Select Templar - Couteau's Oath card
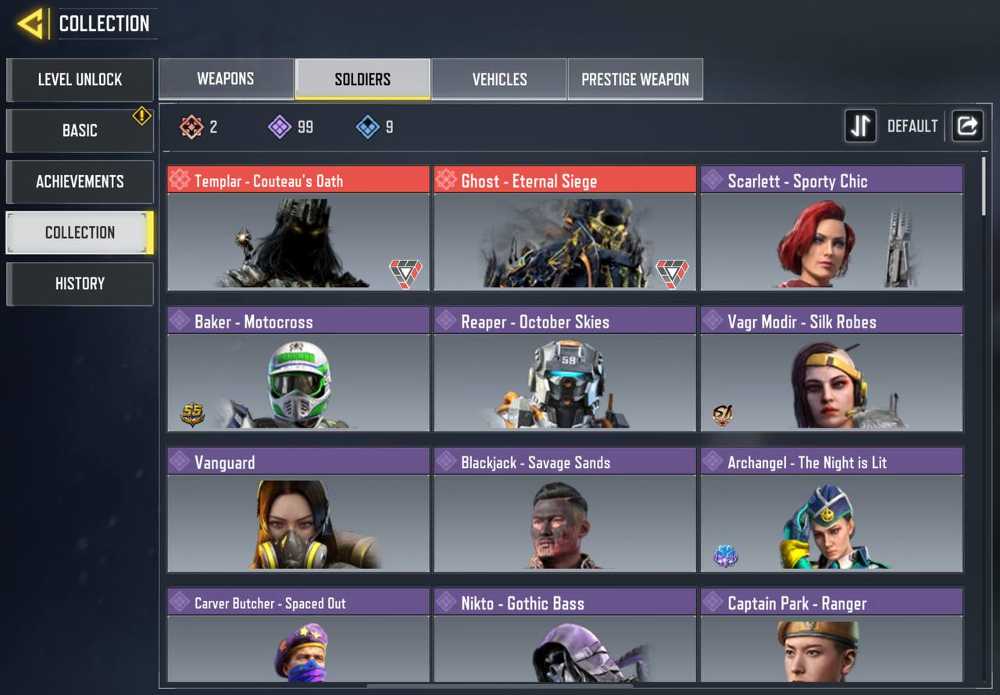The image size is (1000, 695). [x=298, y=228]
